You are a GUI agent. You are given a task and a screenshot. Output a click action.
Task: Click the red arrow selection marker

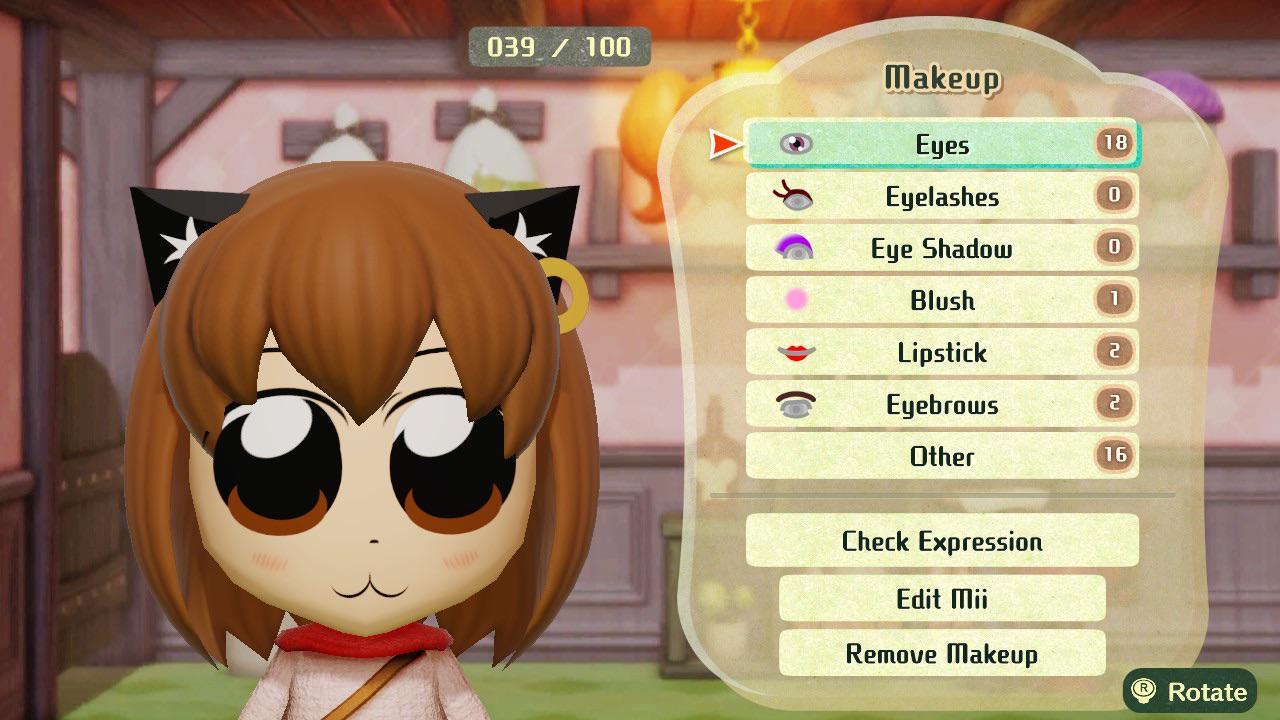(x=724, y=144)
